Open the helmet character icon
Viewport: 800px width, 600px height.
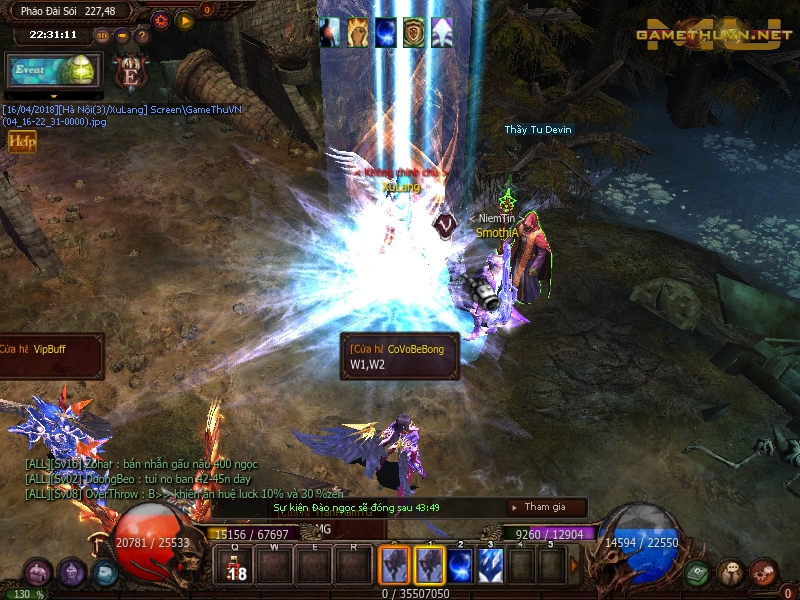[x=71, y=573]
